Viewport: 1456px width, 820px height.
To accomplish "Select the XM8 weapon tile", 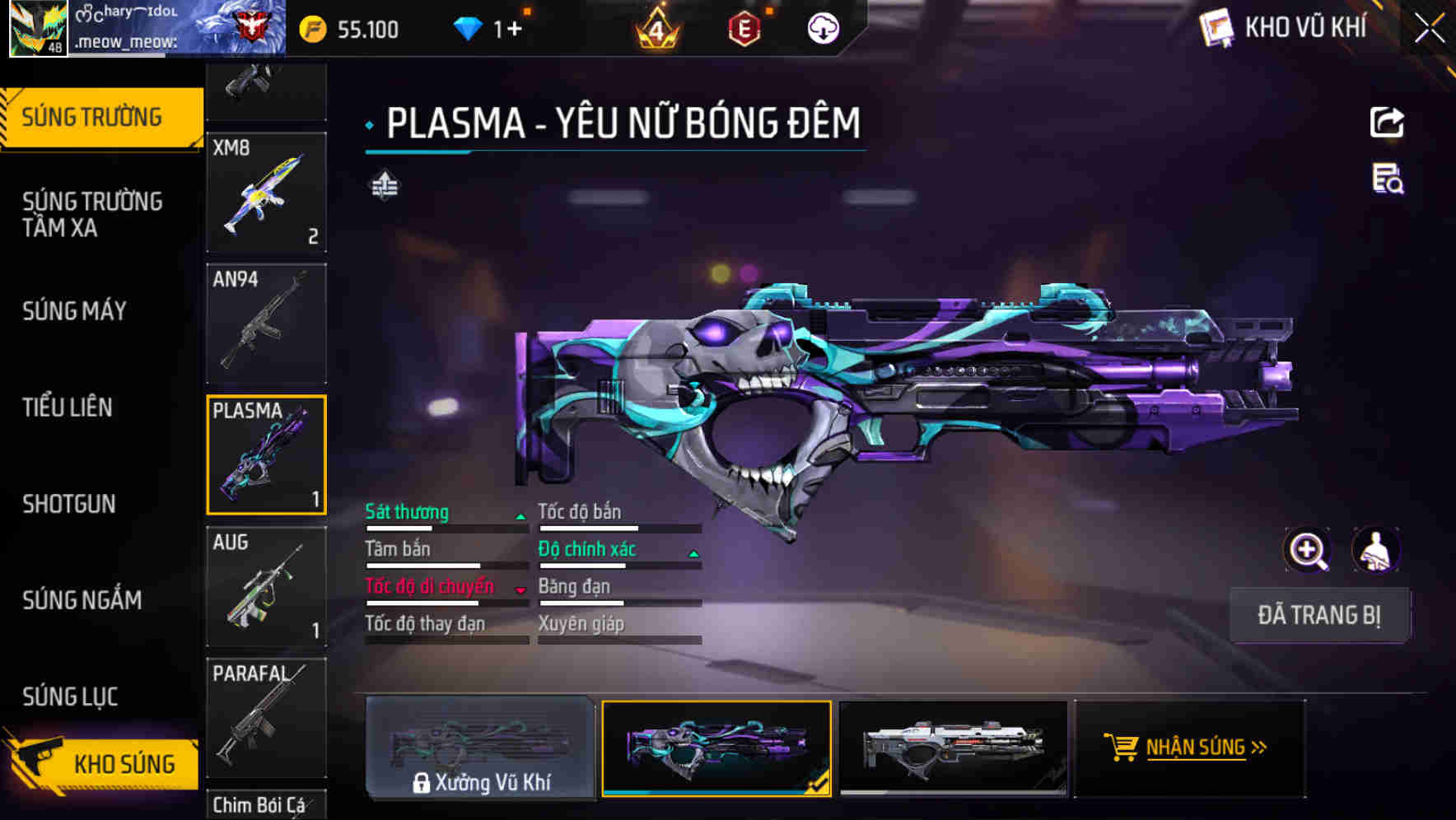I will point(266,193).
